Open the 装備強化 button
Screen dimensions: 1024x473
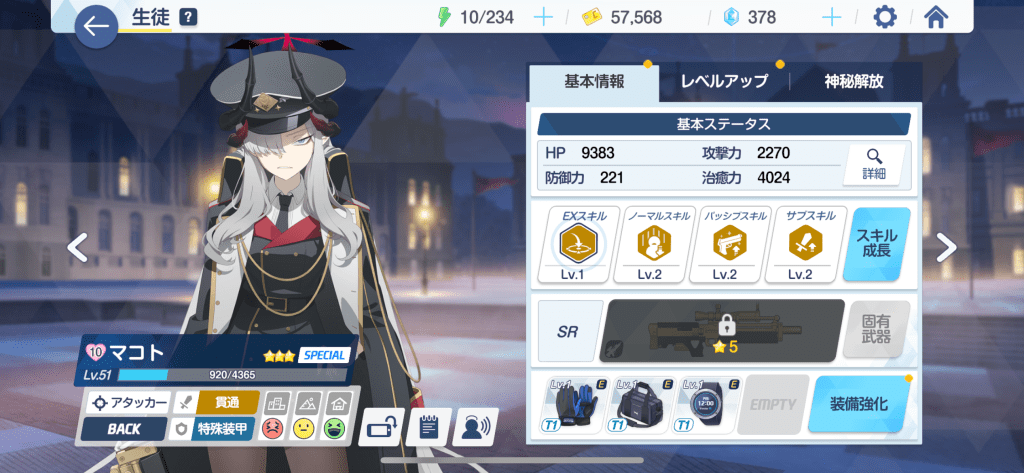[x=859, y=404]
